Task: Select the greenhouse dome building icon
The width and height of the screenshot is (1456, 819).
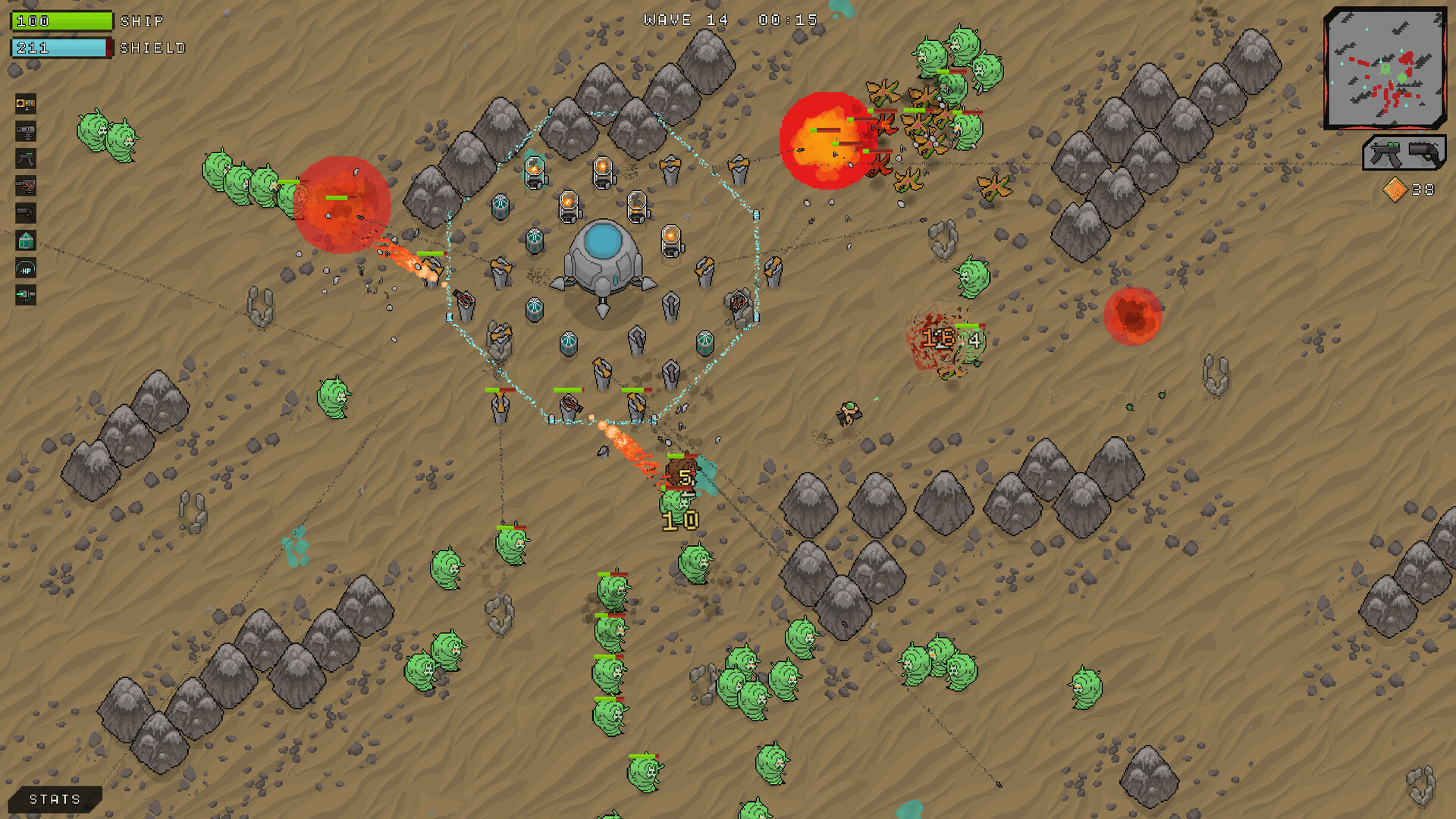Action: pos(25,240)
